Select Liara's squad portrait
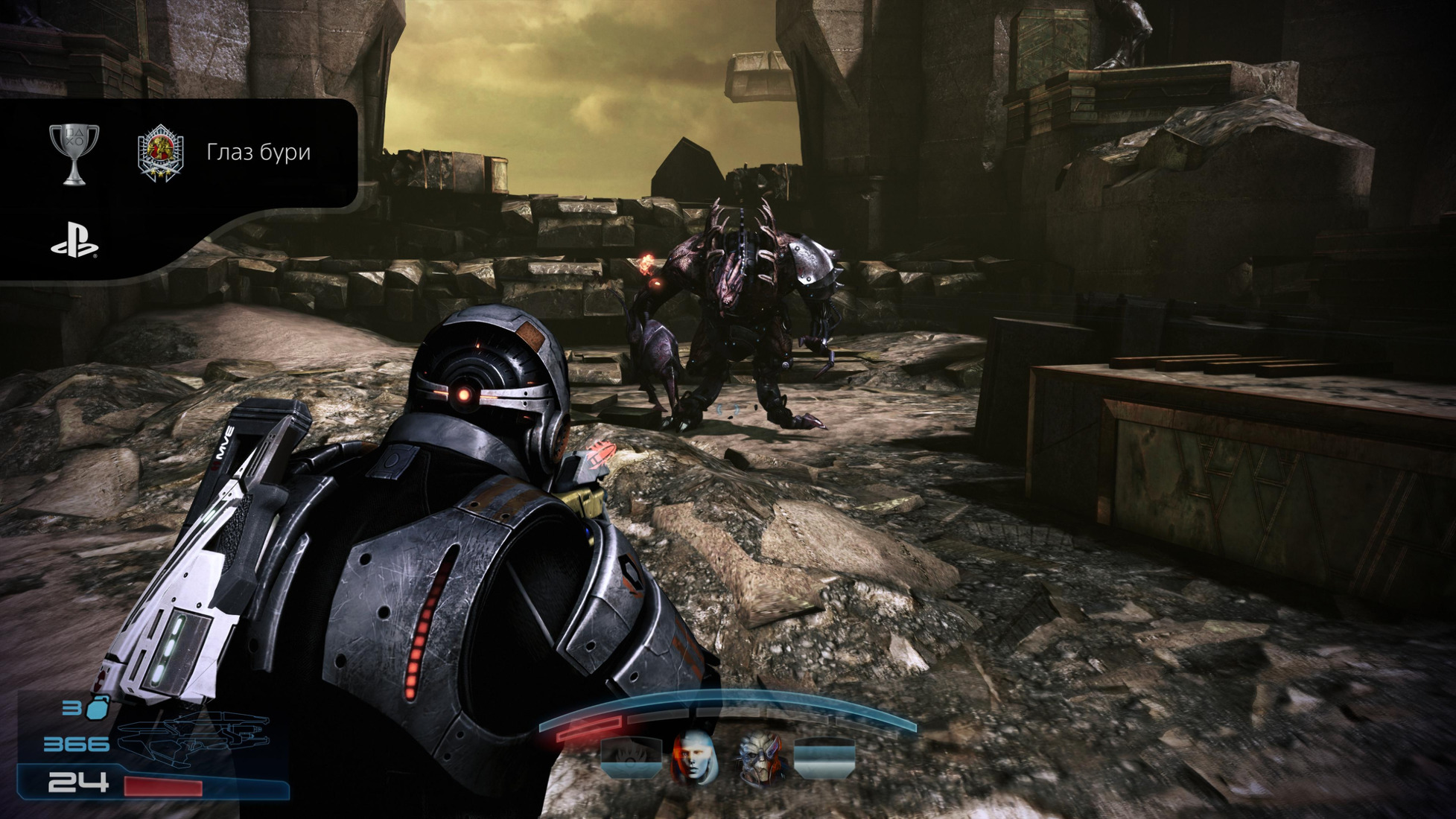Image resolution: width=1456 pixels, height=819 pixels. [x=694, y=757]
